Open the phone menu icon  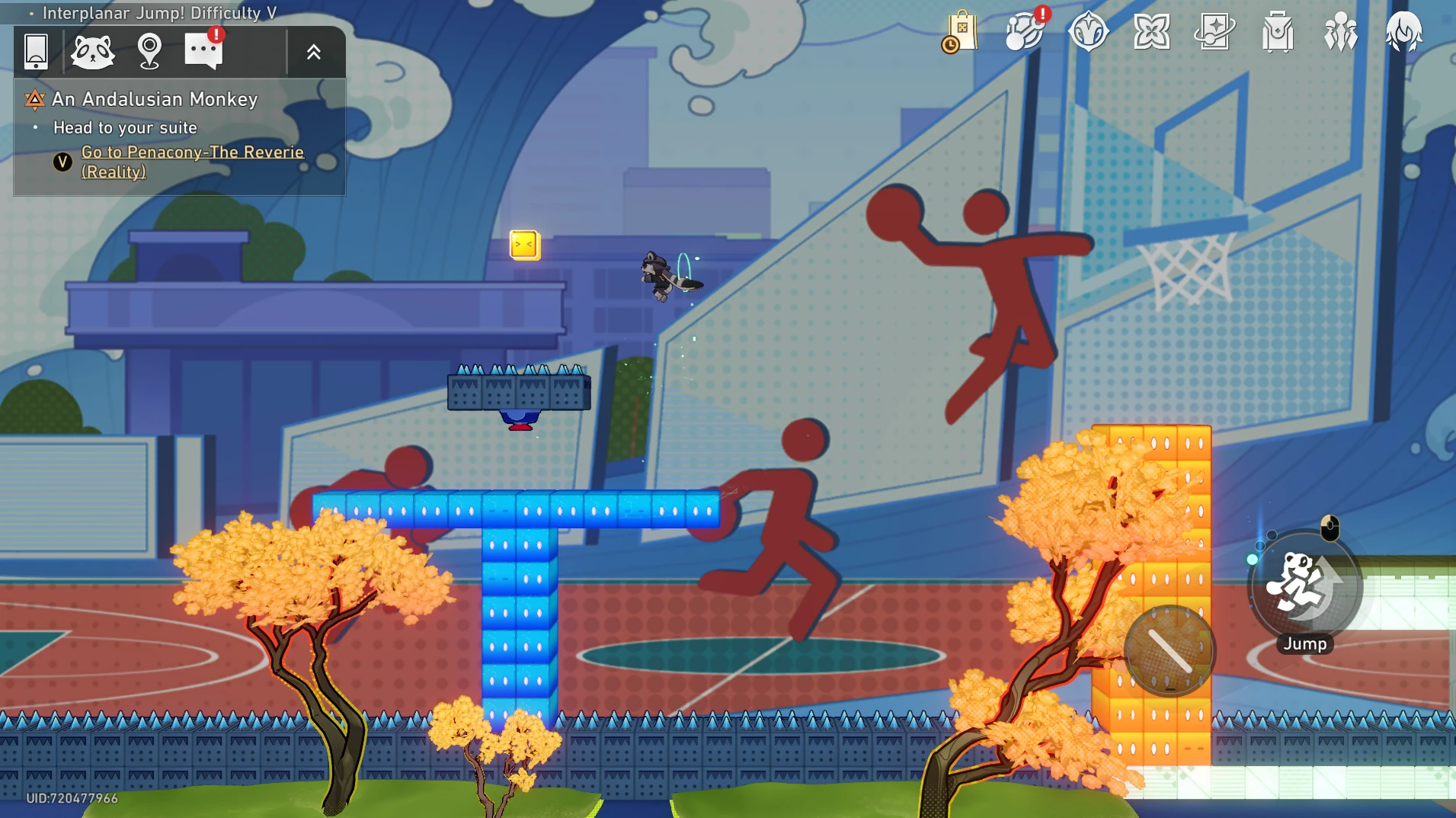pyautogui.click(x=36, y=52)
